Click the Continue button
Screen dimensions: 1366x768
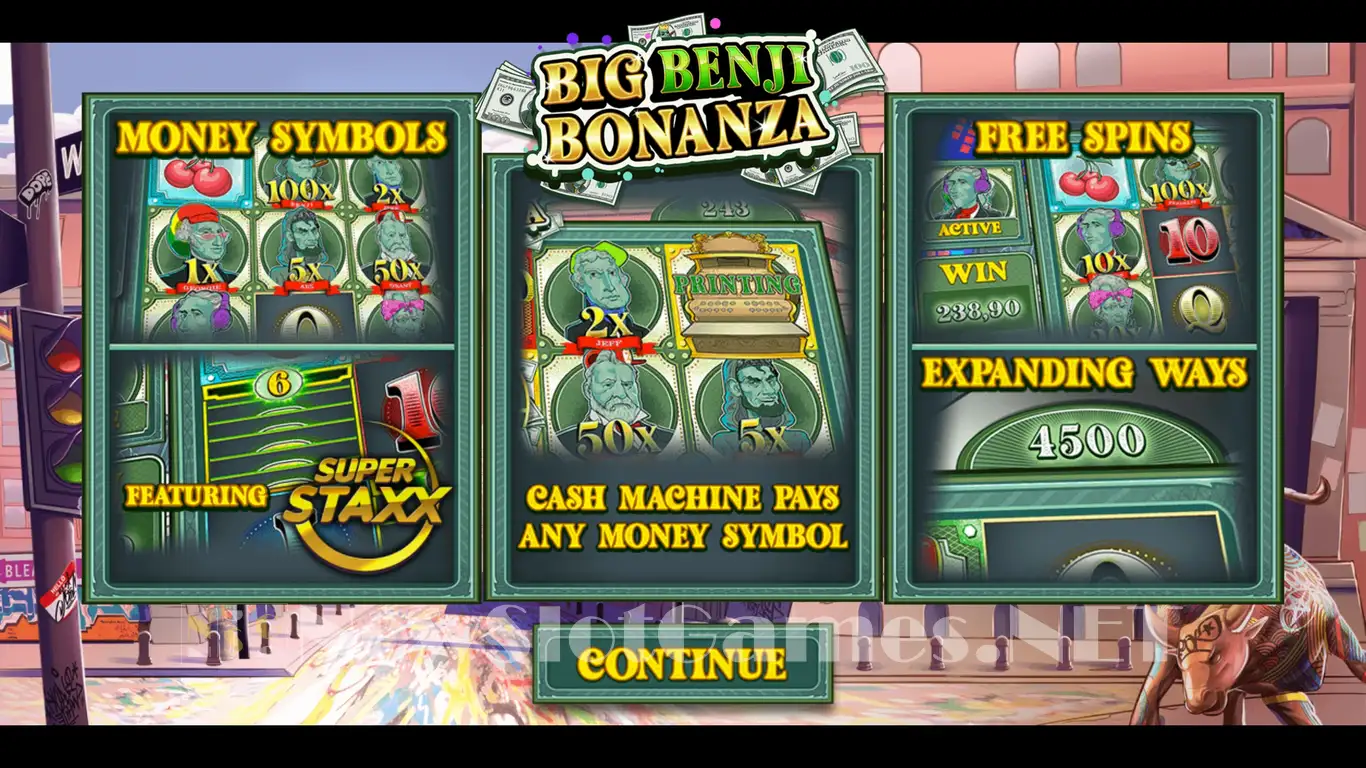pos(682,664)
